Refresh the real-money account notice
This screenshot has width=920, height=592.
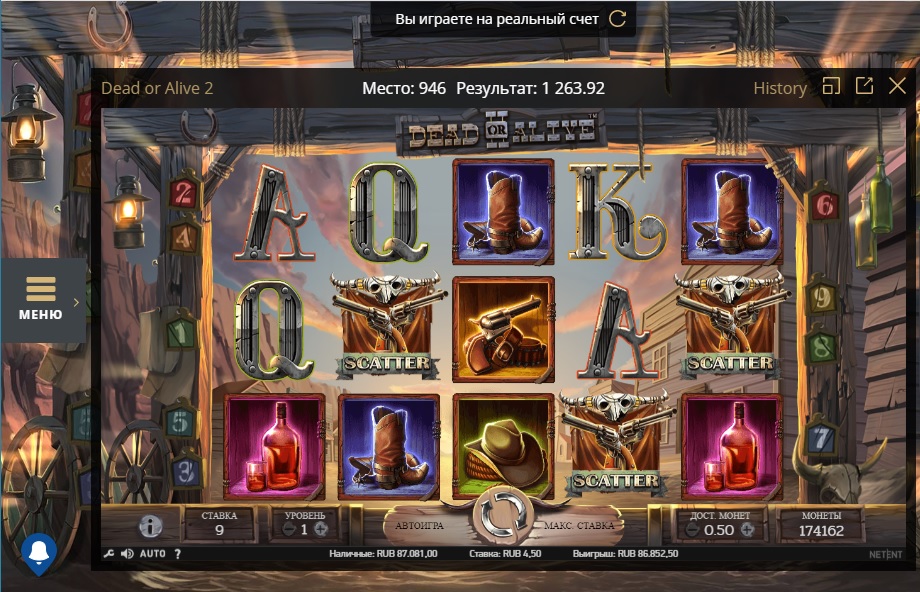click(x=617, y=19)
